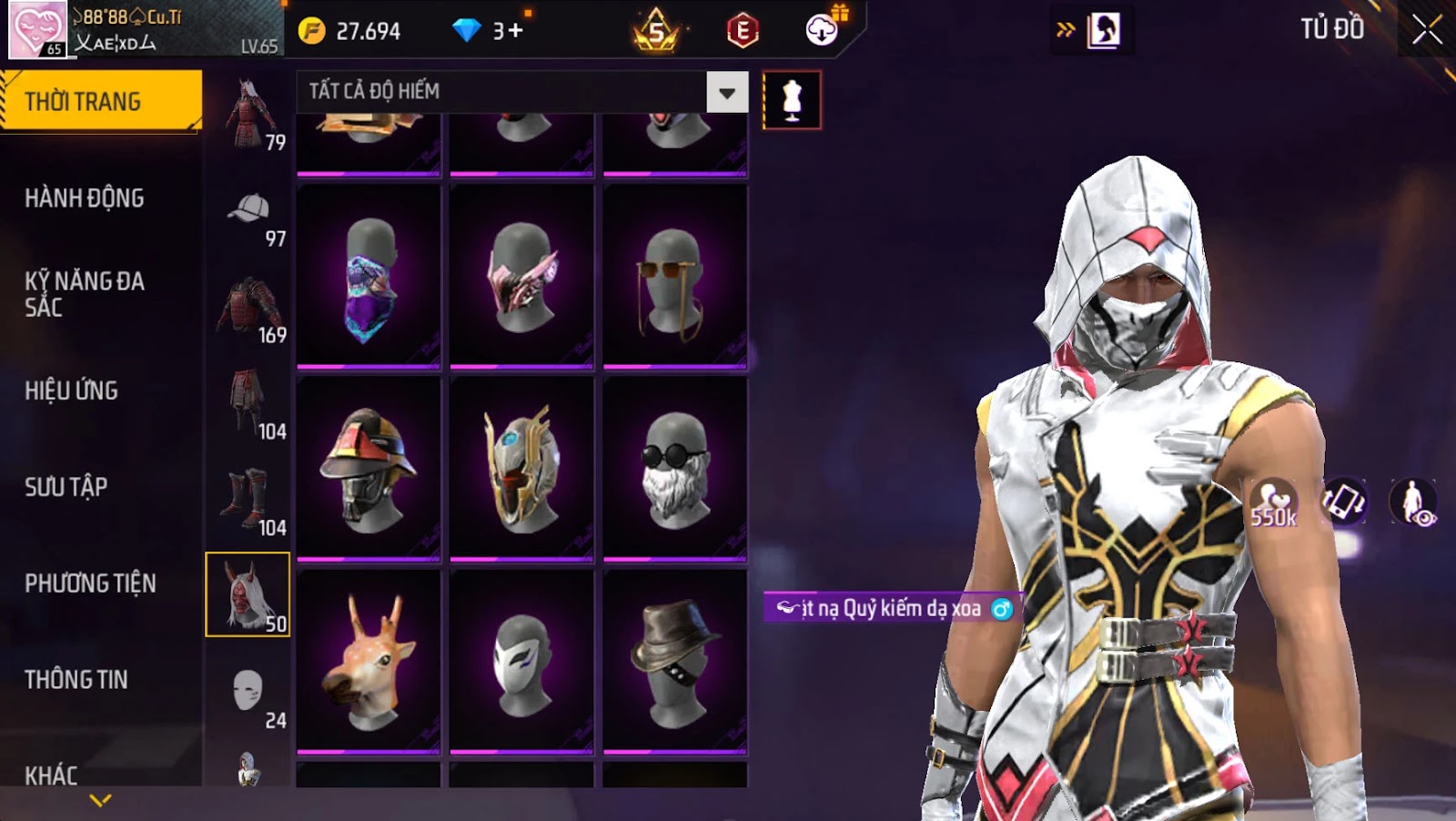The height and width of the screenshot is (821, 1456).
Task: Equip the brown leather hat item
Action: (674, 662)
